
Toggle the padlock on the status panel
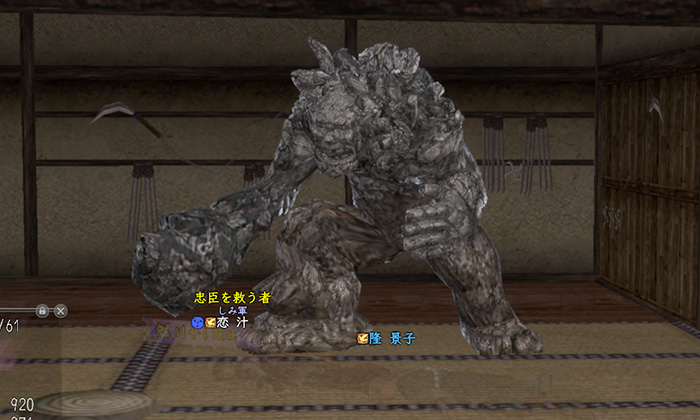[42, 311]
